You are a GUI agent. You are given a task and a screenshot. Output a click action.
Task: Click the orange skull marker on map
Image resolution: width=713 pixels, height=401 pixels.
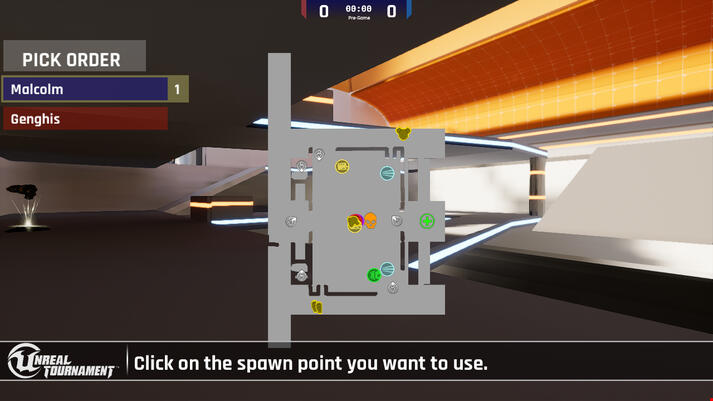tap(370, 221)
